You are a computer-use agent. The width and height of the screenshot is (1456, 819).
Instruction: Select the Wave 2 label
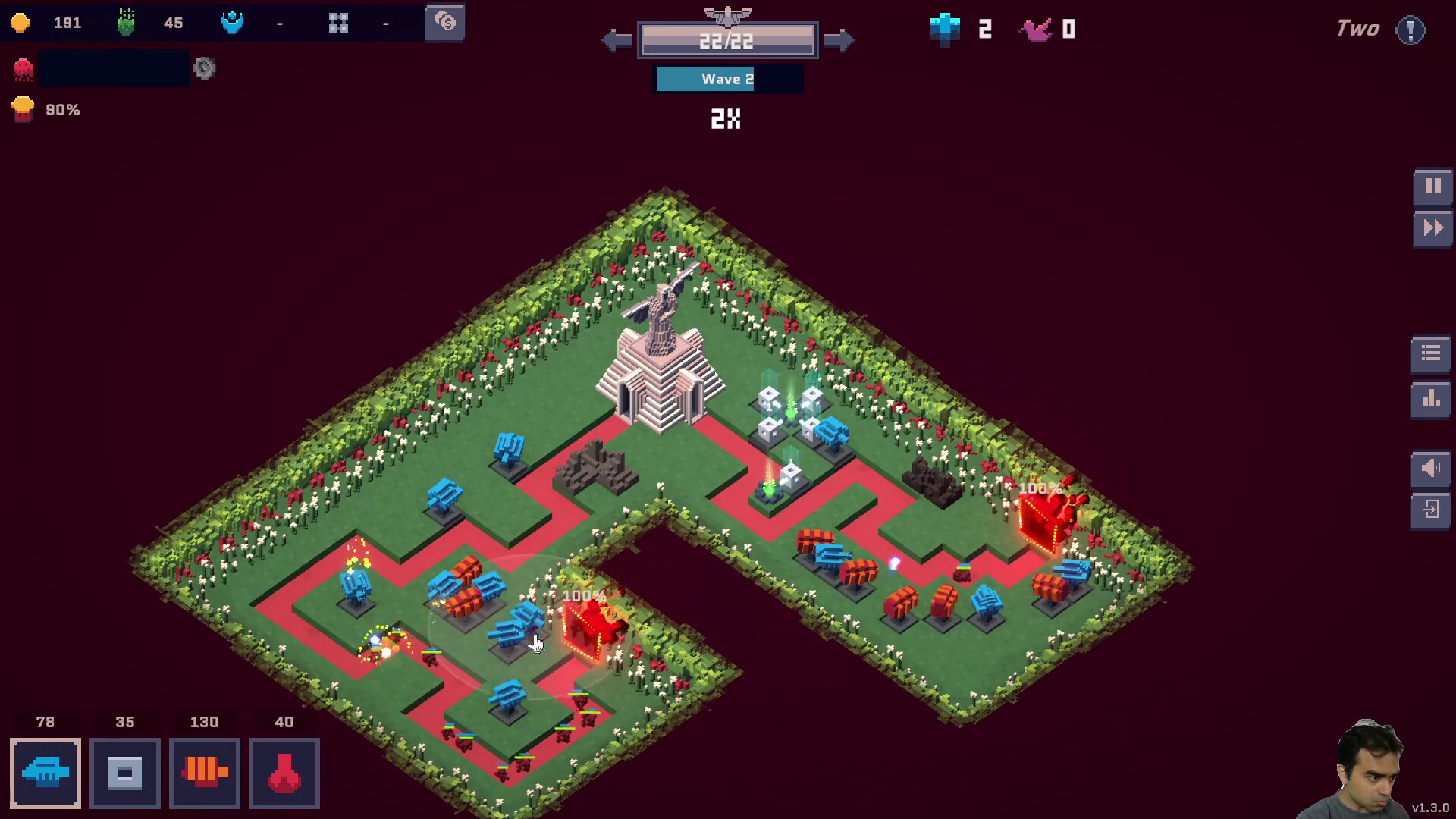point(728,79)
